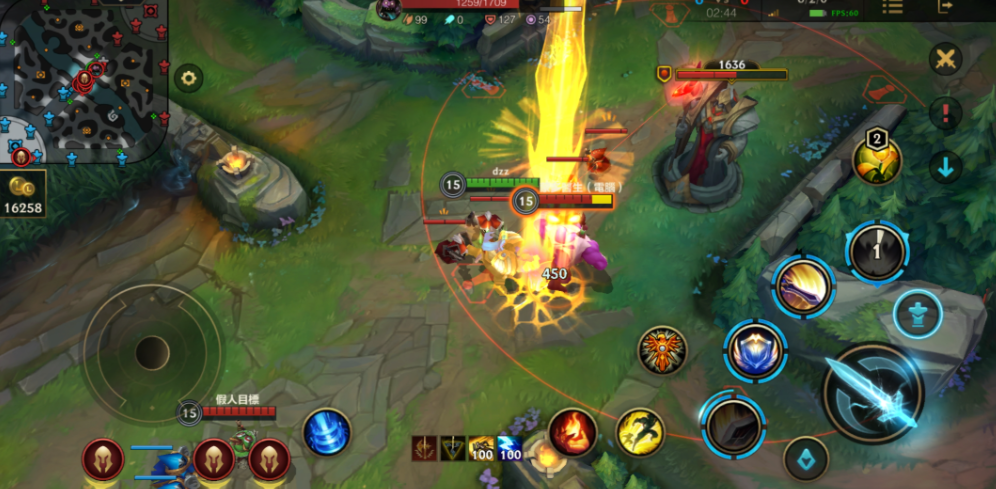The image size is (996, 489).
Task: Activate the glowing blue shield ability
Action: pos(756,350)
